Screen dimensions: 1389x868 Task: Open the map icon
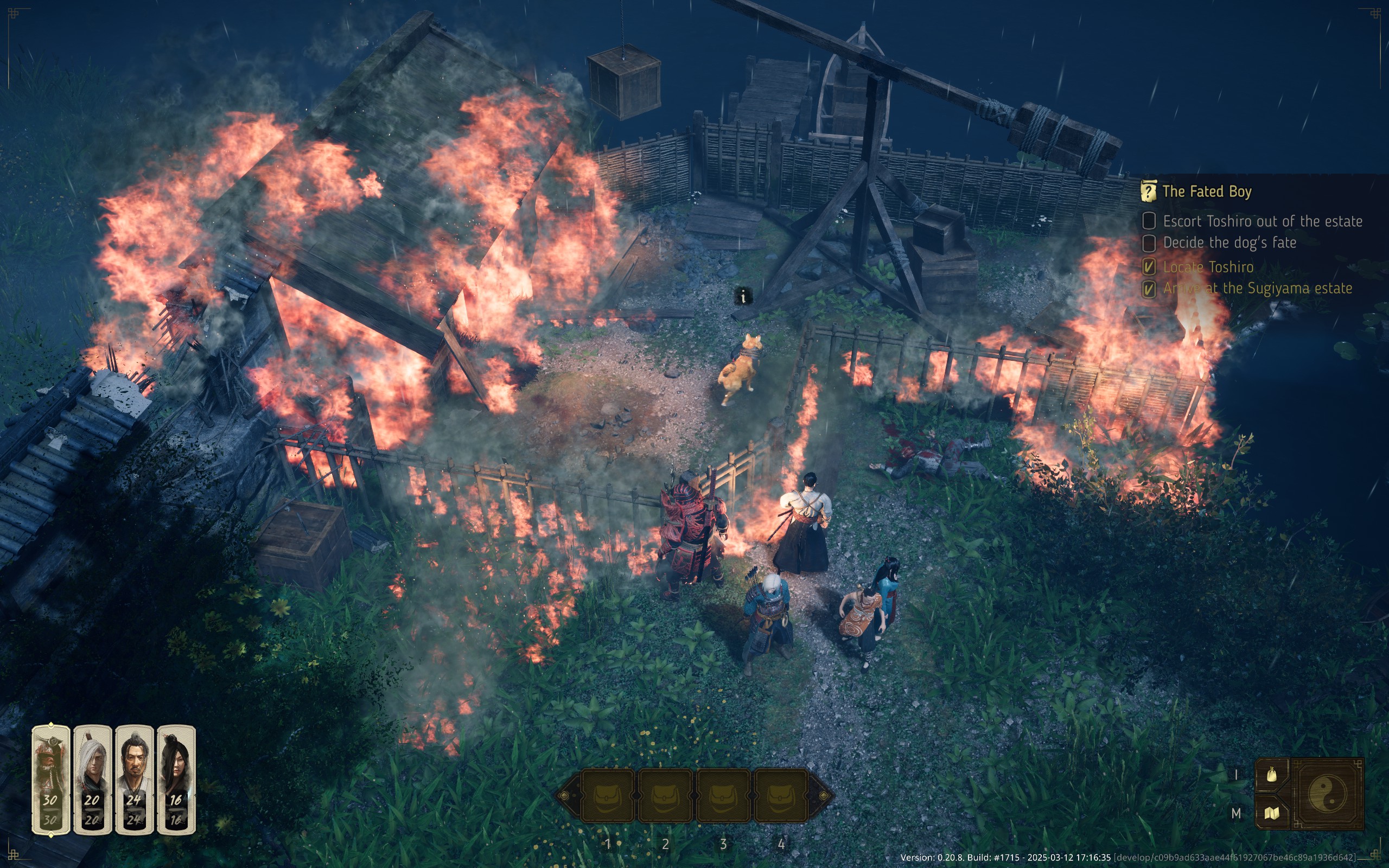click(x=1272, y=813)
